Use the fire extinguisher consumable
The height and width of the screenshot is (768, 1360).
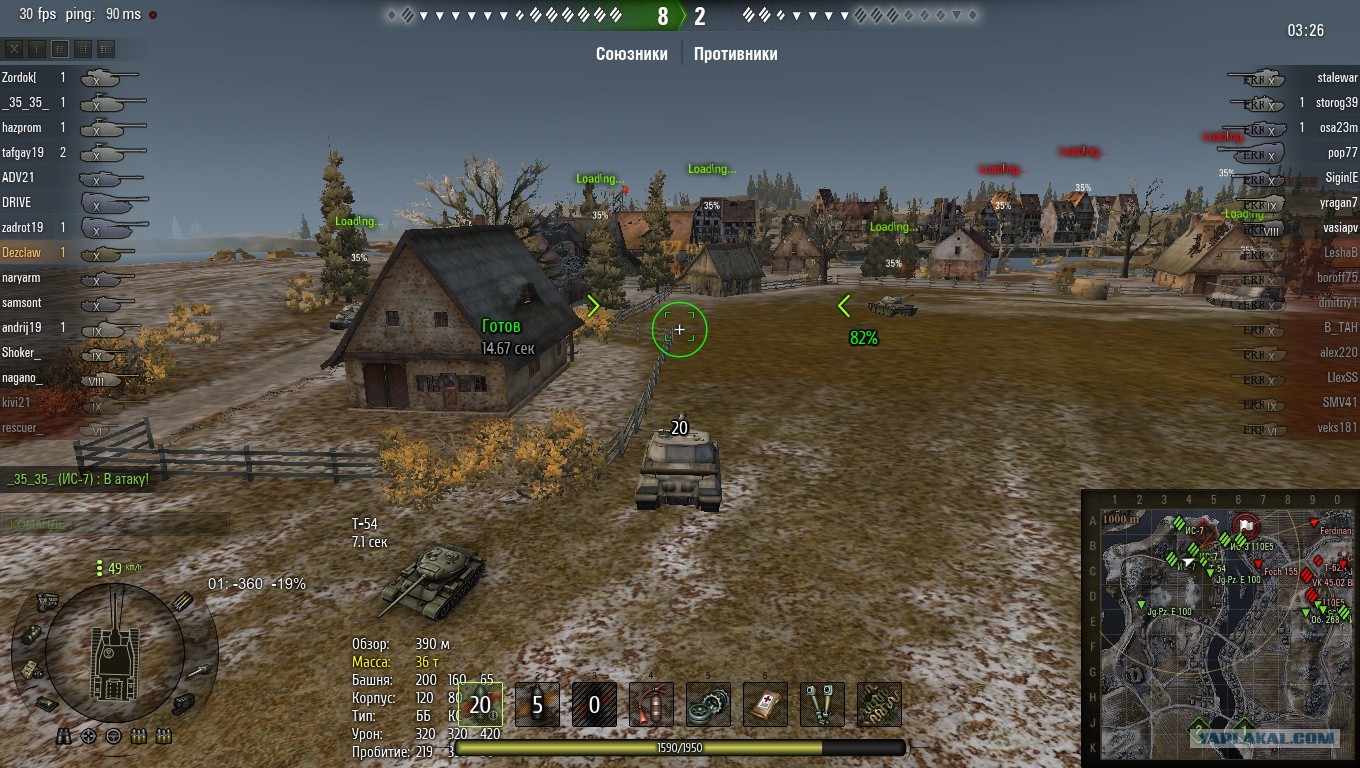pyautogui.click(x=651, y=704)
